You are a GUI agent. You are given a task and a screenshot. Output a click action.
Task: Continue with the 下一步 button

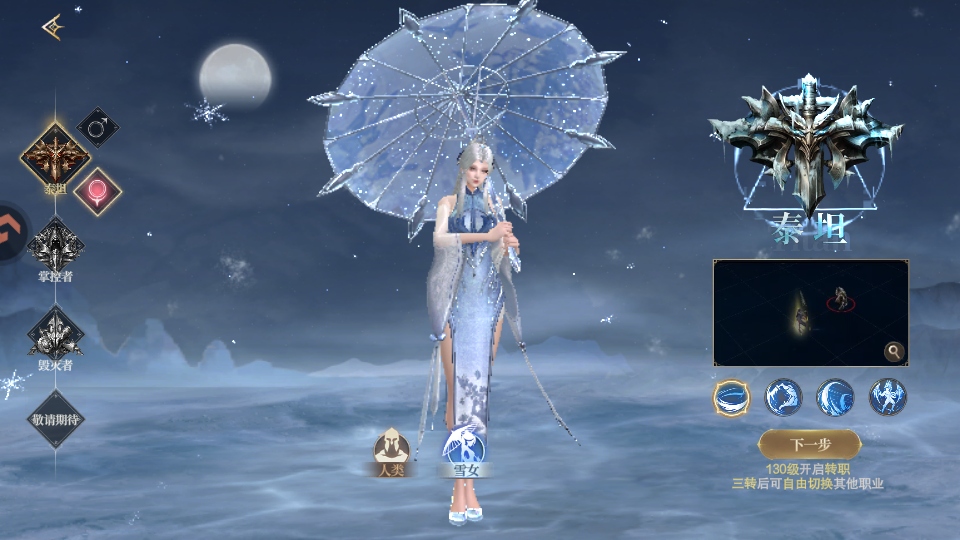809,444
